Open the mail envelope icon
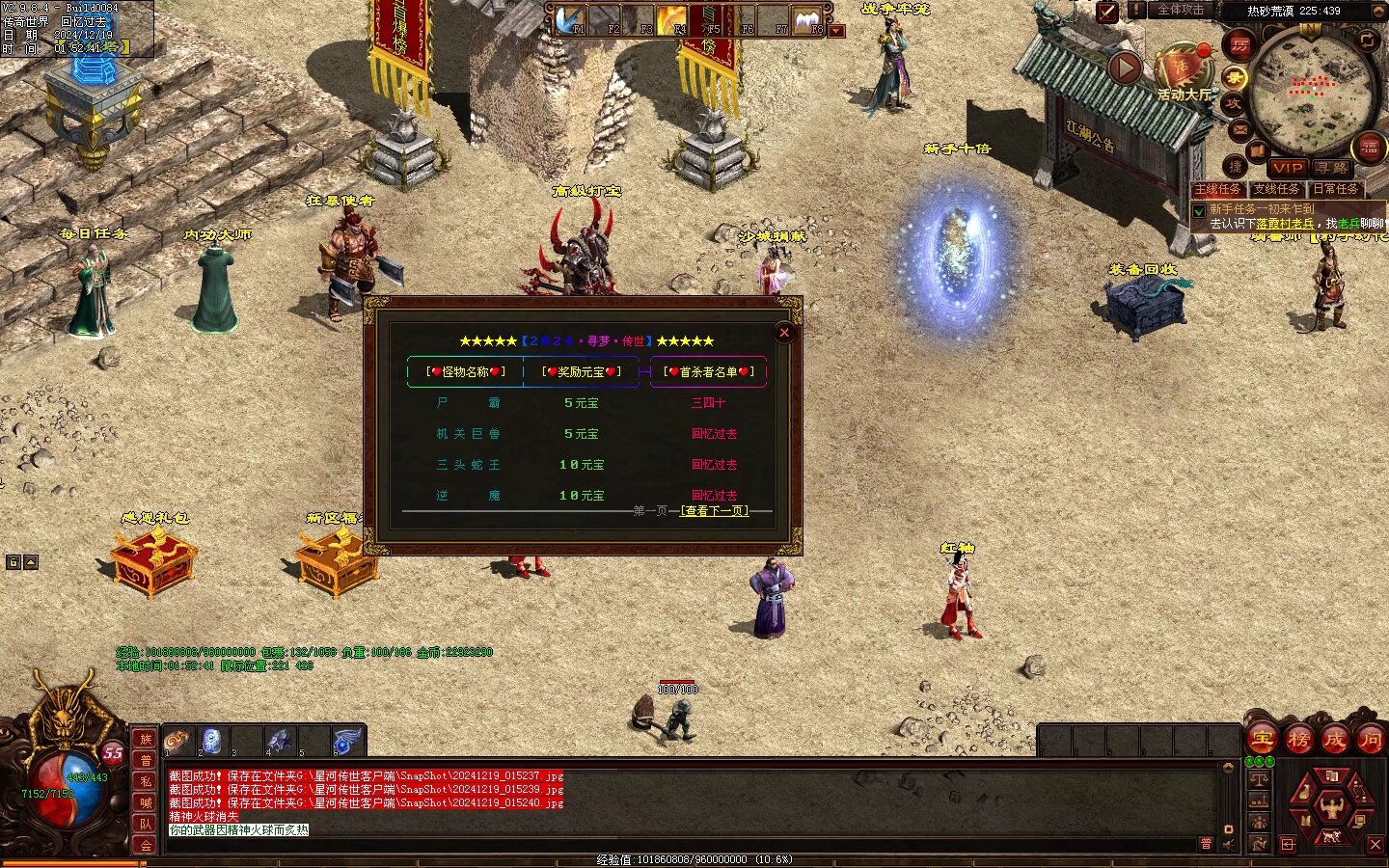The image size is (1389, 868). pyautogui.click(x=1239, y=129)
